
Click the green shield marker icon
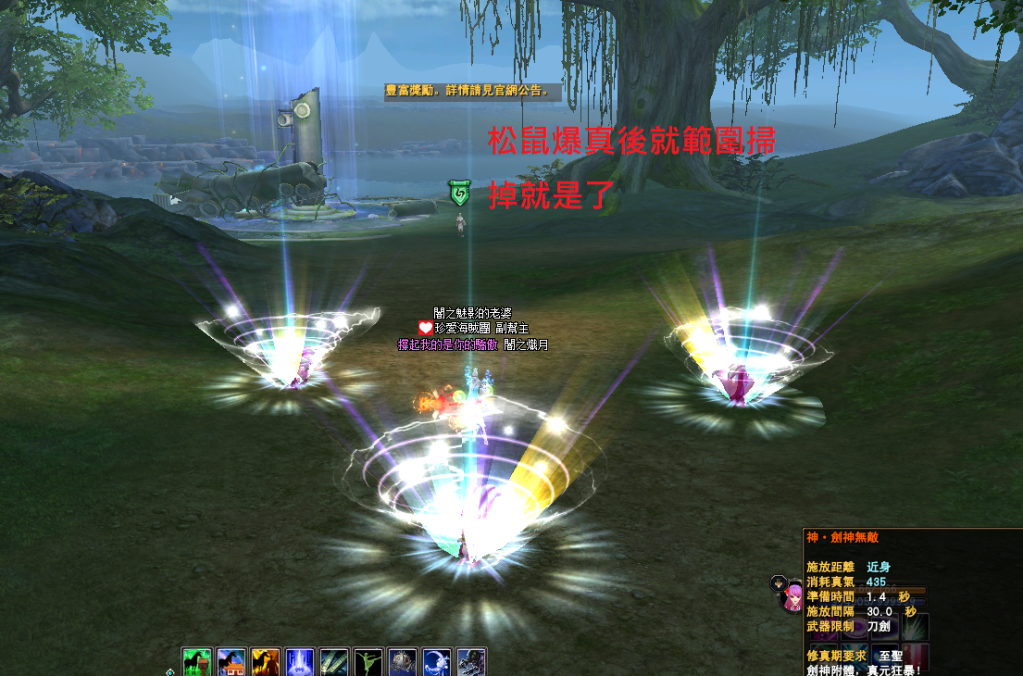[x=459, y=194]
